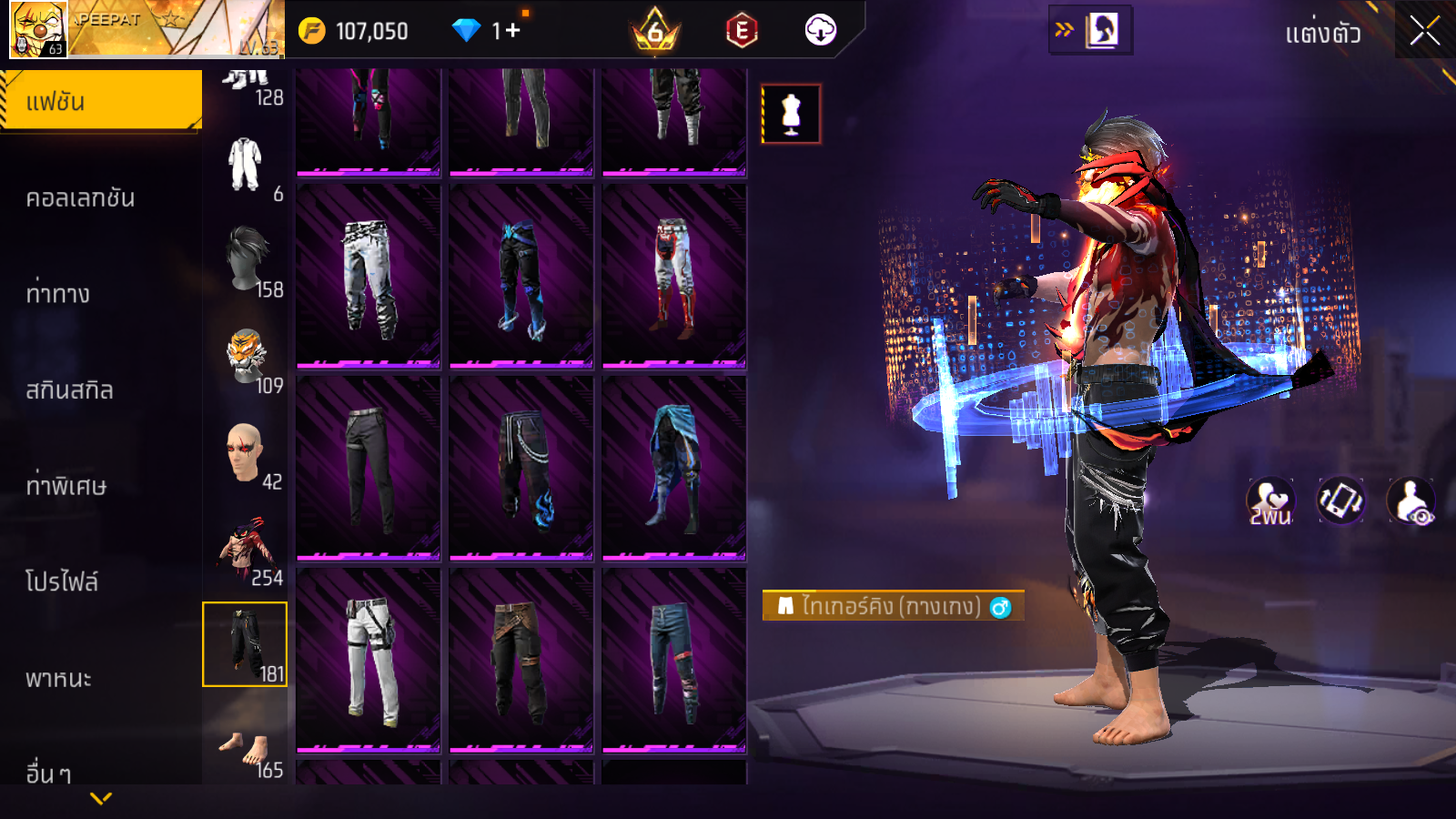Open the แฟชั่น (Fashion) tab
The image size is (1456, 819).
(x=100, y=101)
